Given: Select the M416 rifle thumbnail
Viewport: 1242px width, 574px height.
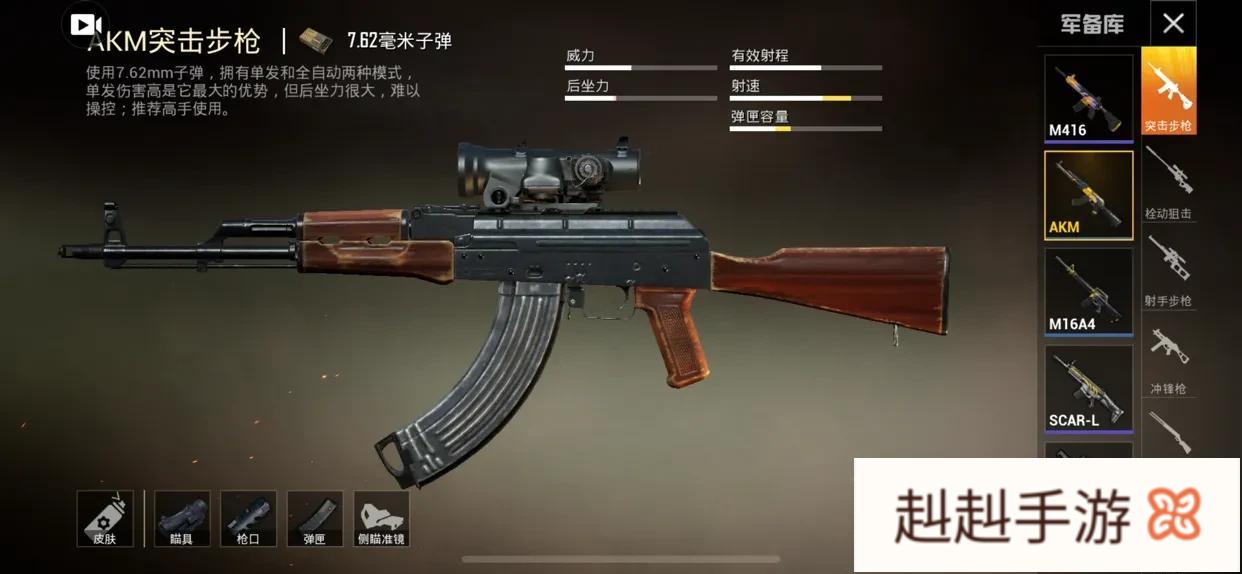Looking at the screenshot, I should pos(1088,97).
